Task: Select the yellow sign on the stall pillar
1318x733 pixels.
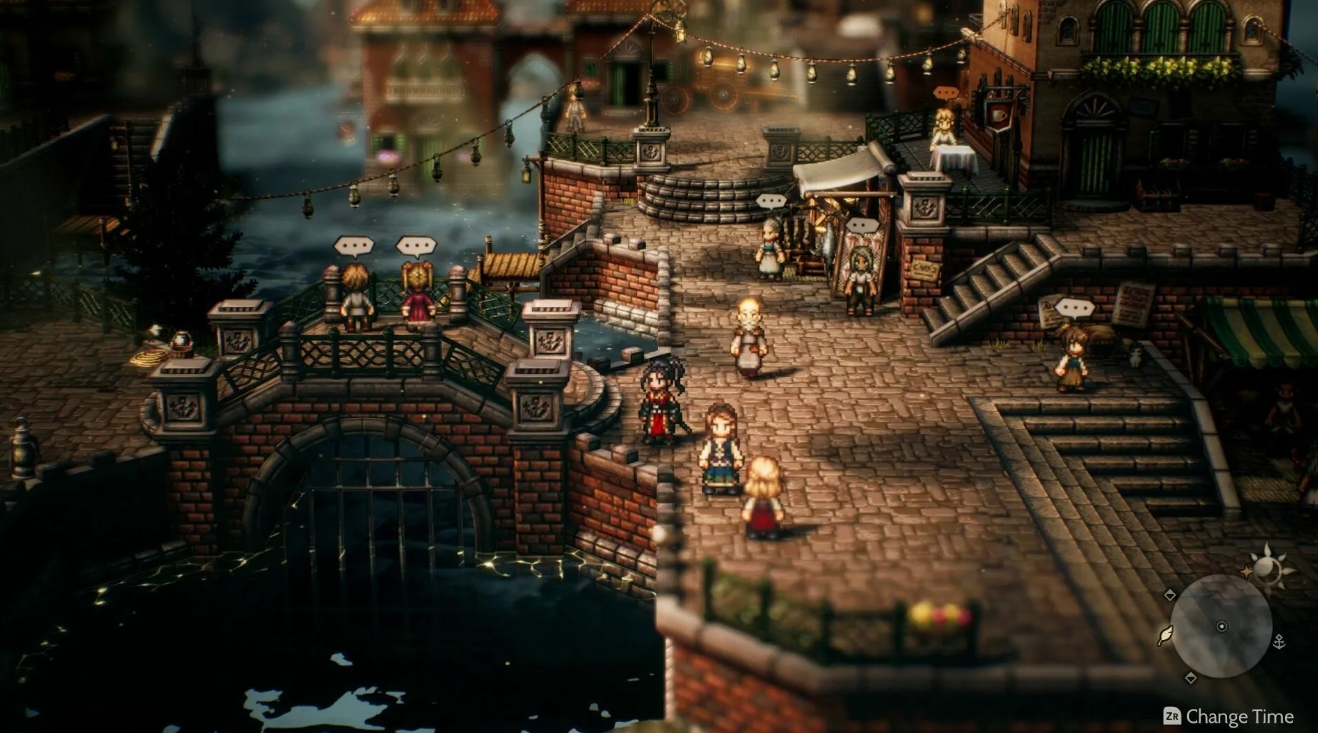Action: pyautogui.click(x=923, y=268)
